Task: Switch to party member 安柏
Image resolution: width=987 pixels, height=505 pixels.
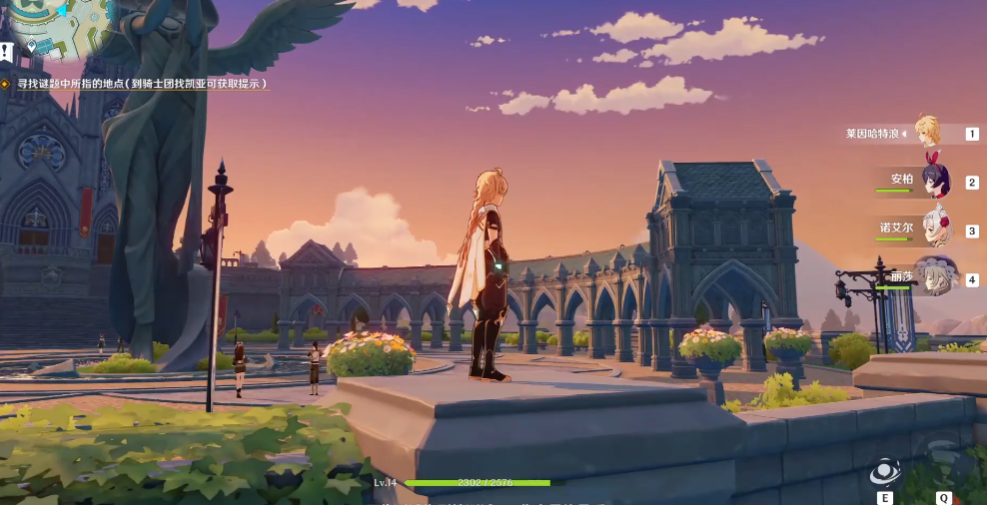Action: [x=935, y=180]
